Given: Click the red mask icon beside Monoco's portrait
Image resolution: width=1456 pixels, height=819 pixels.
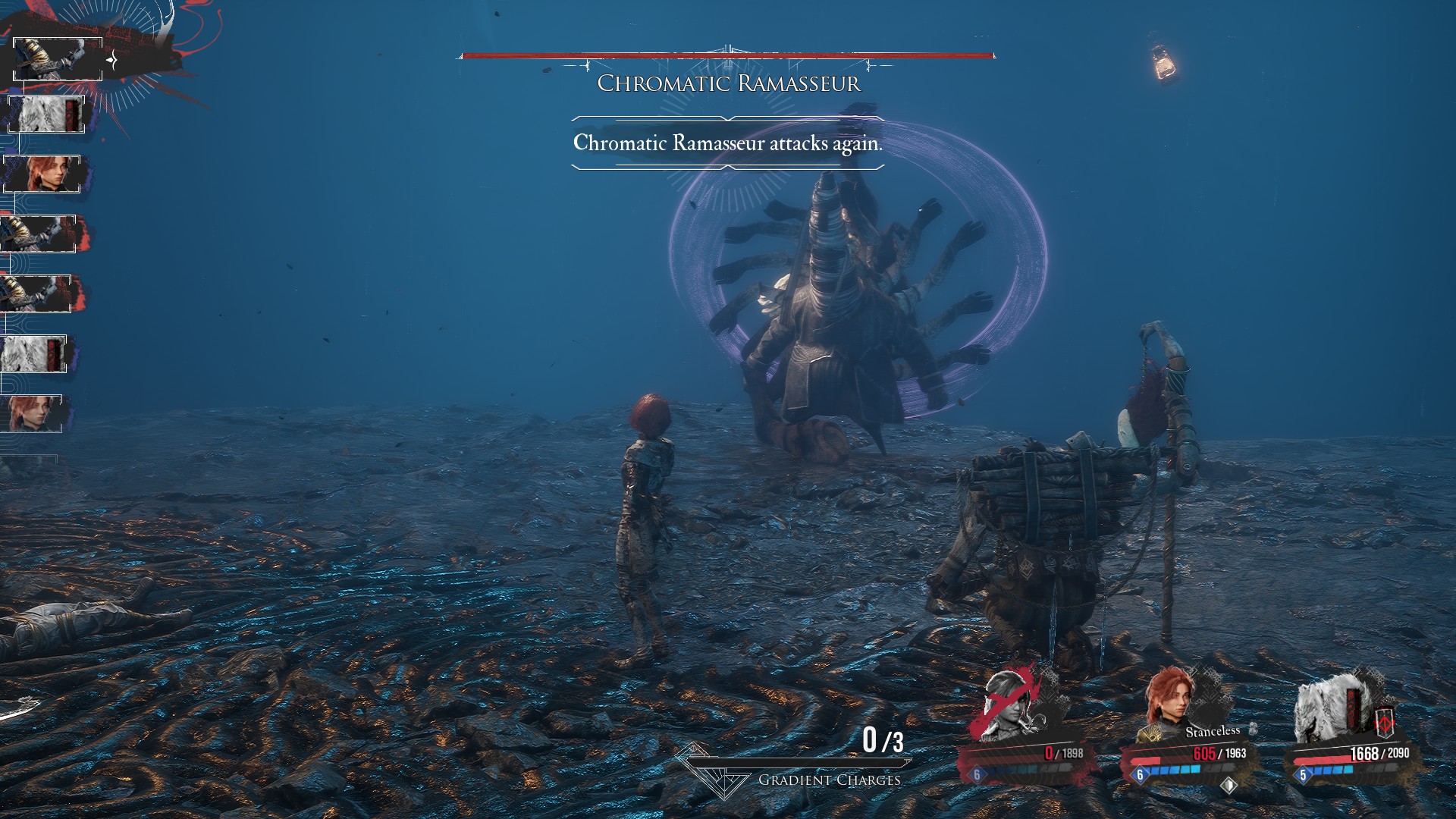Looking at the screenshot, I should 1384,721.
